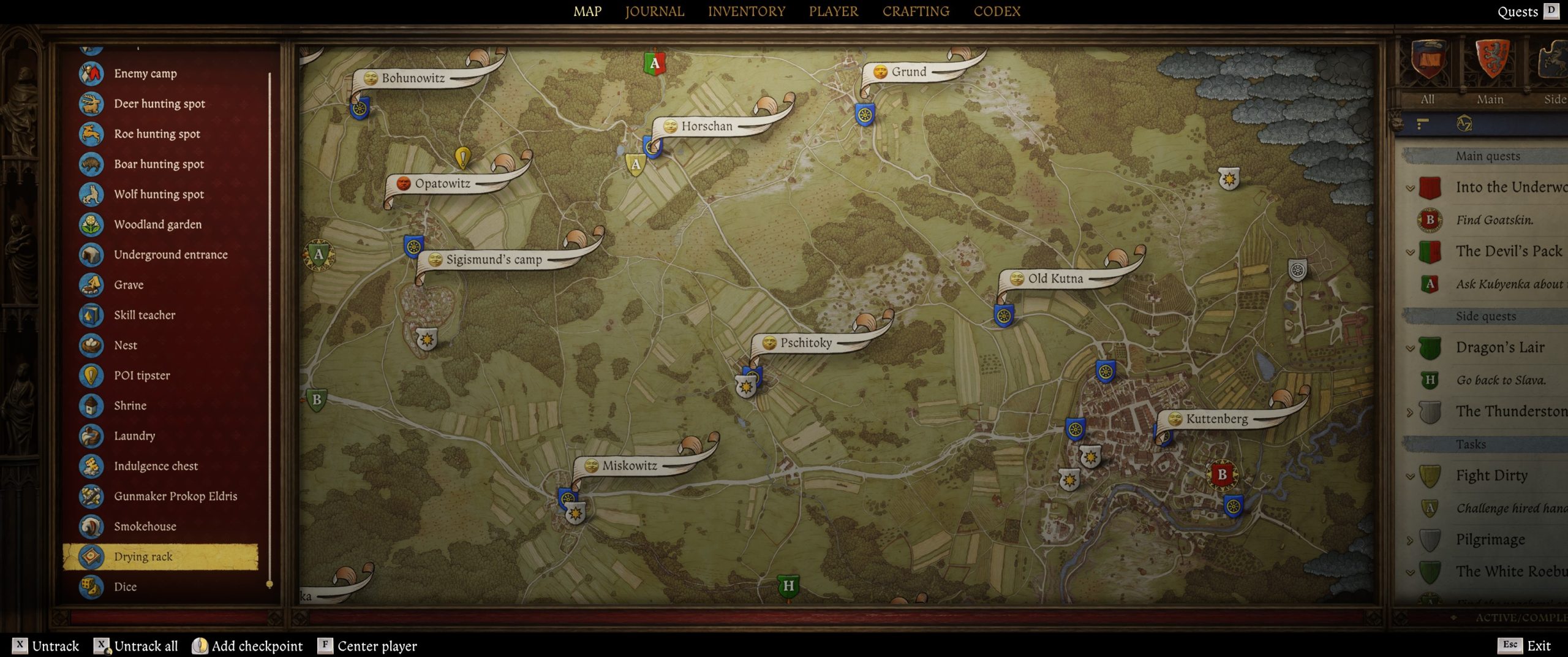The height and width of the screenshot is (657, 1568).
Task: Switch to the Inventory tab
Action: (x=746, y=11)
